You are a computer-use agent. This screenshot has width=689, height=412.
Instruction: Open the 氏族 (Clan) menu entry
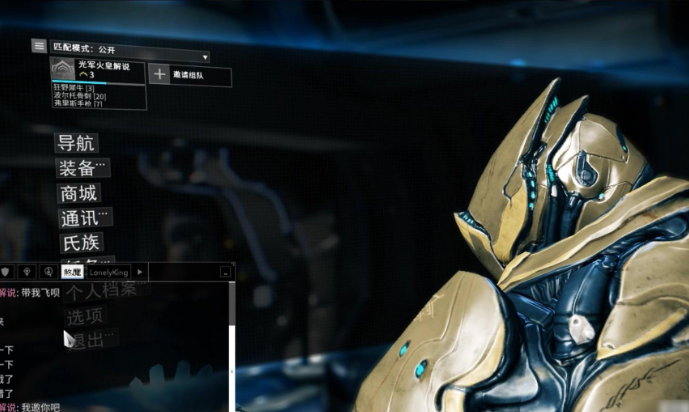(x=76, y=243)
